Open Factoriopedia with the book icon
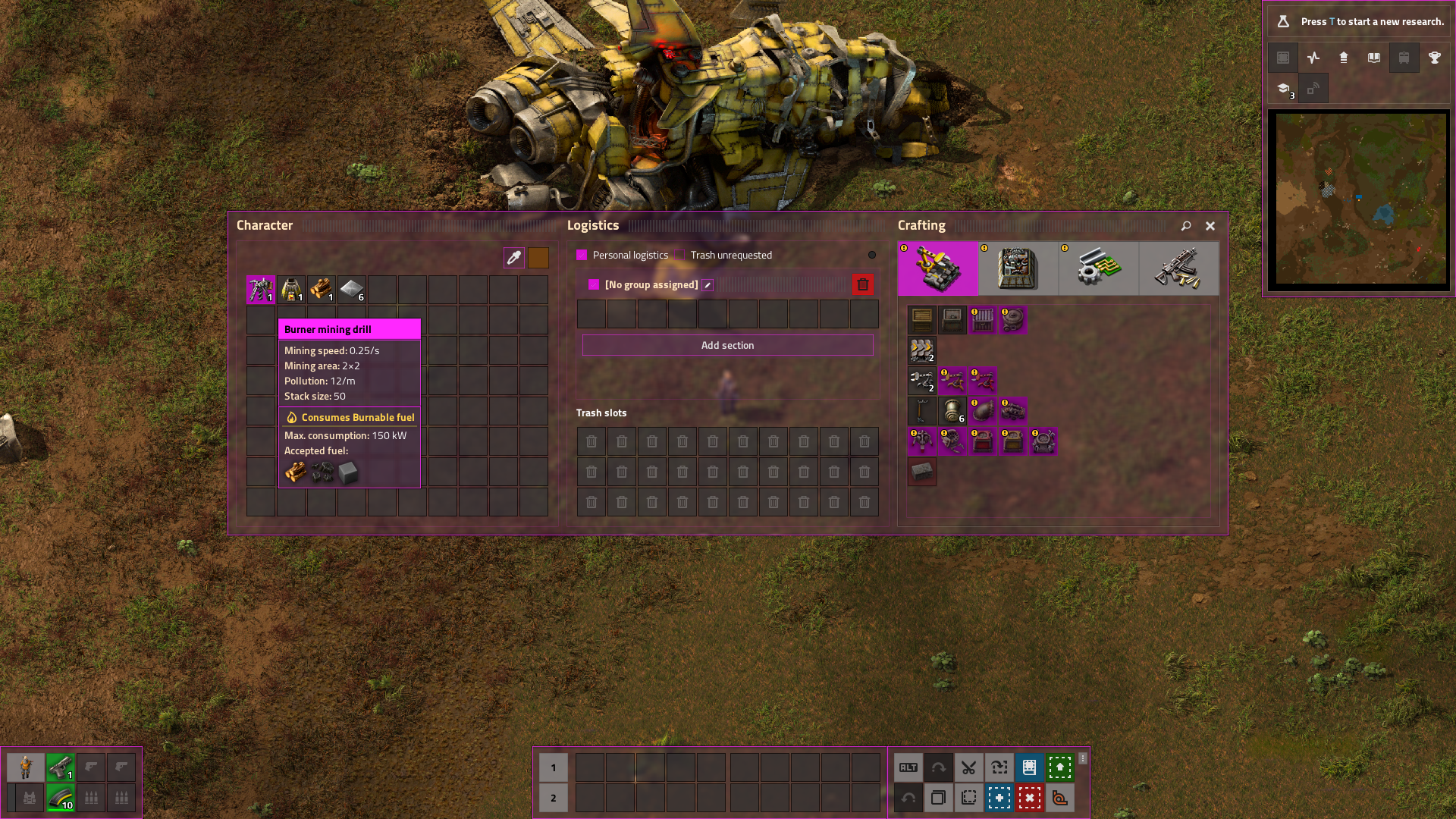 [1373, 58]
